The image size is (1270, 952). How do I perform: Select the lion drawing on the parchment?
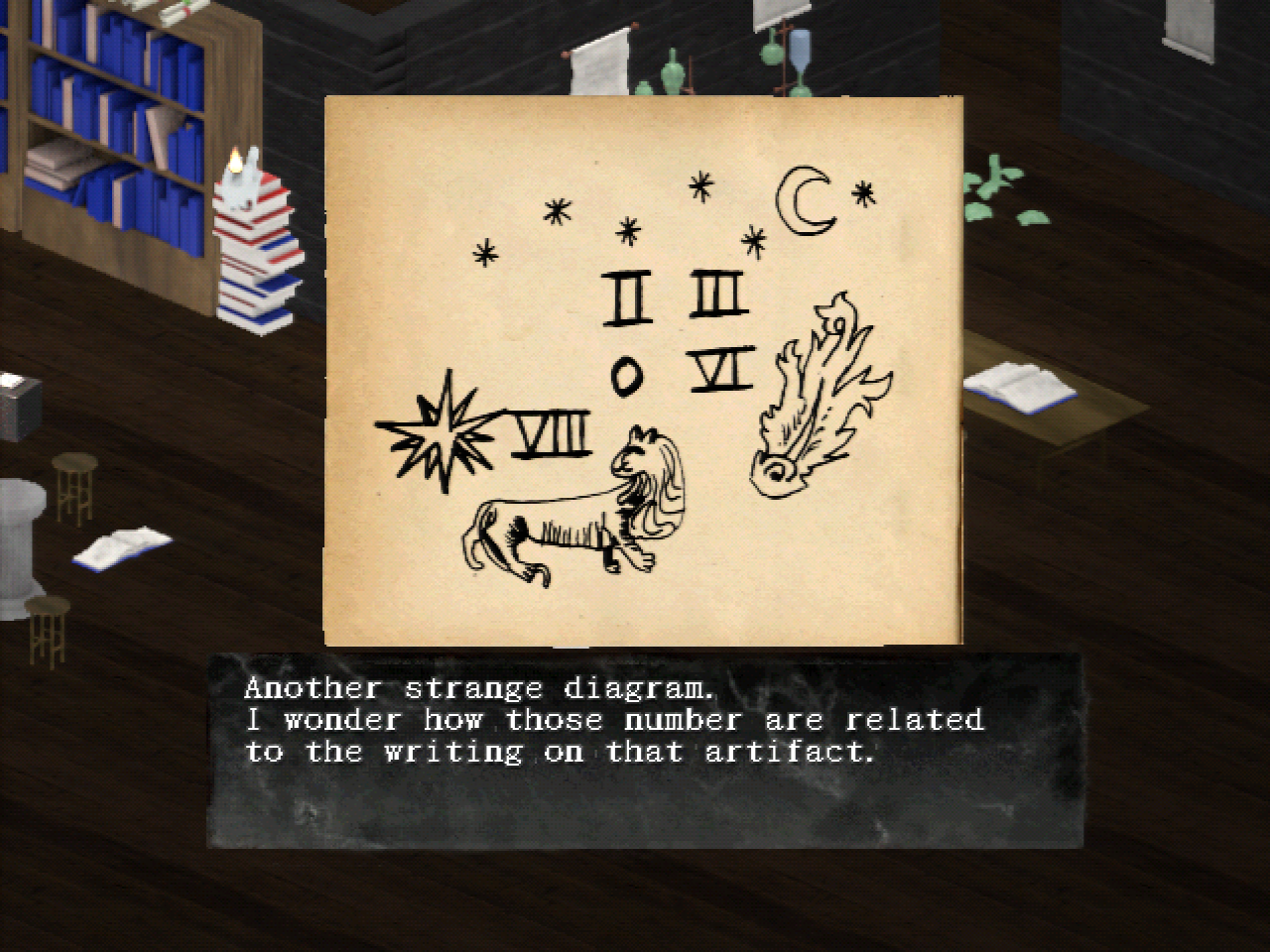(571, 511)
